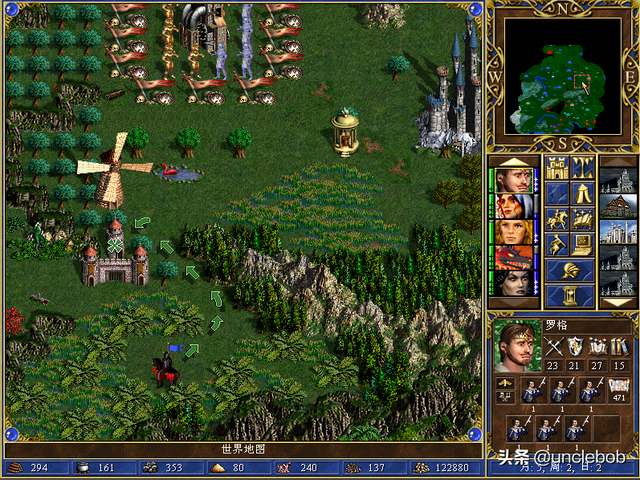Click the hero list down arrow
This screenshot has height=480, width=640.
[x=512, y=301]
